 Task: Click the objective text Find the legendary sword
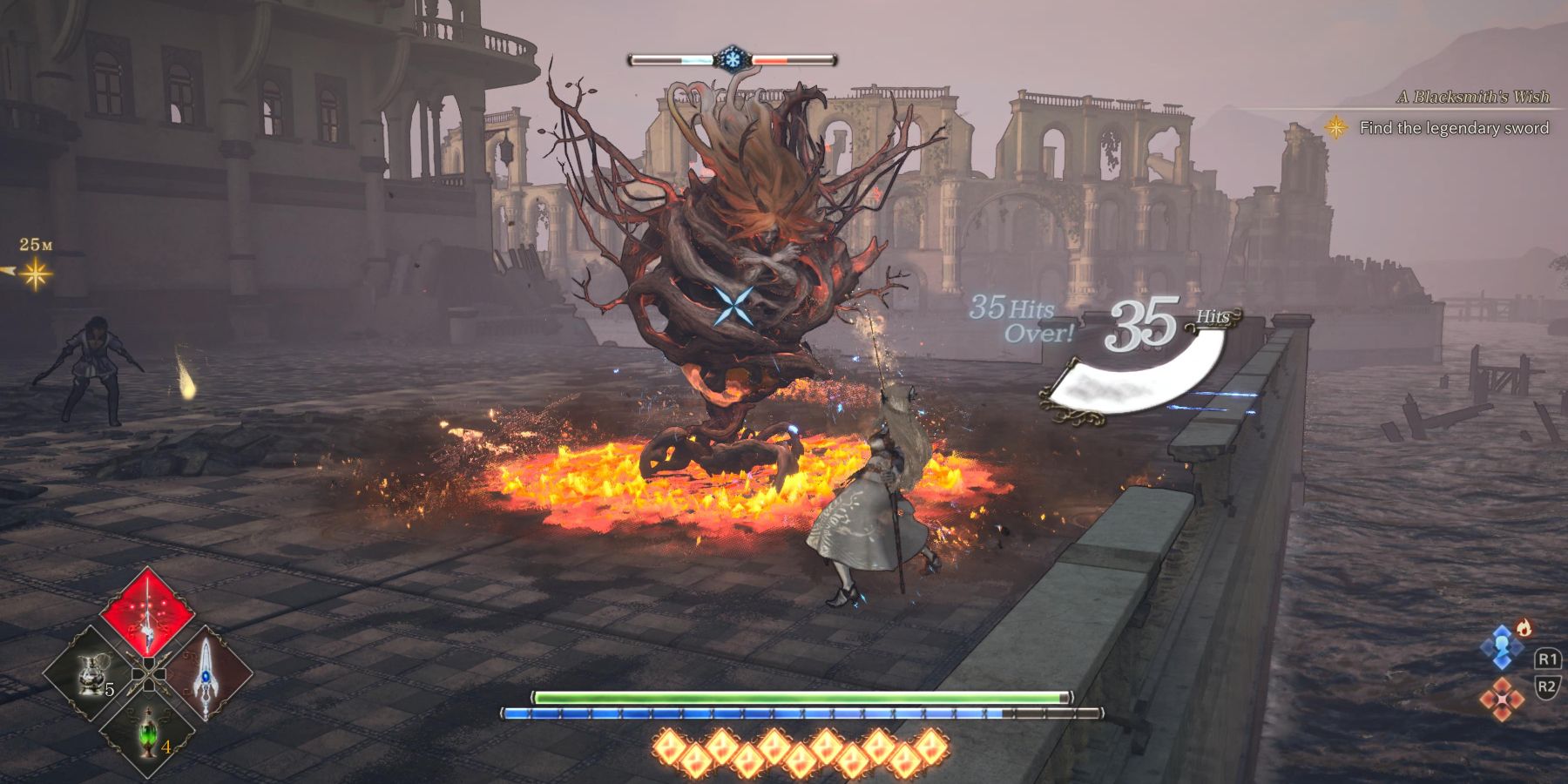pyautogui.click(x=1455, y=126)
